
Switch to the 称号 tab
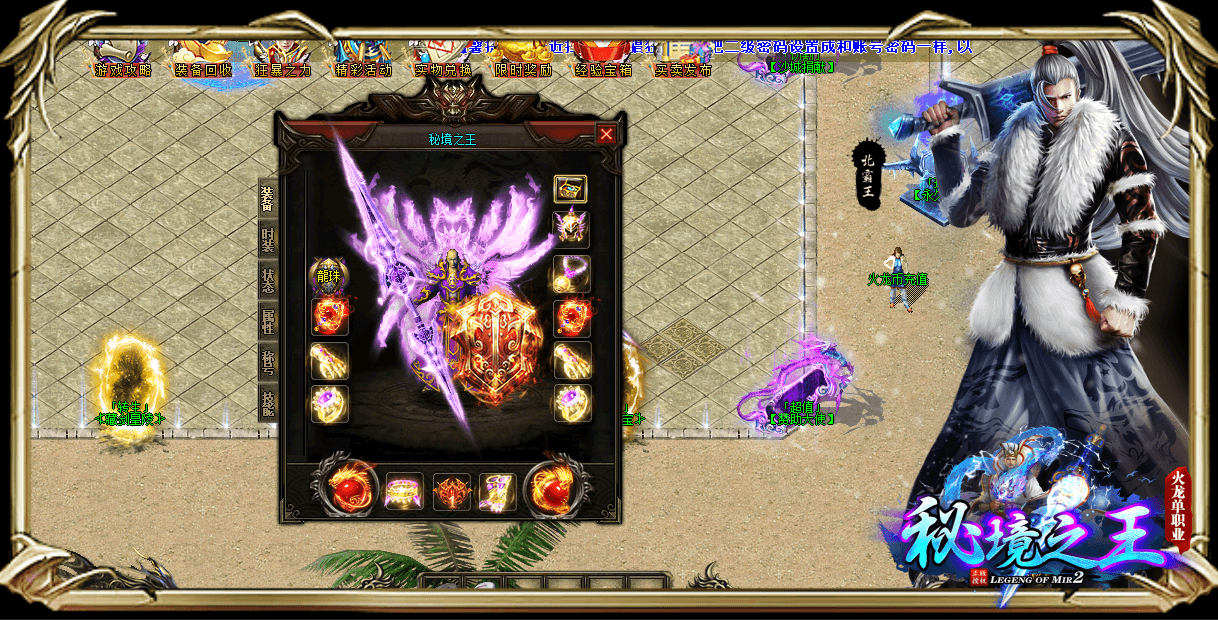[267, 362]
